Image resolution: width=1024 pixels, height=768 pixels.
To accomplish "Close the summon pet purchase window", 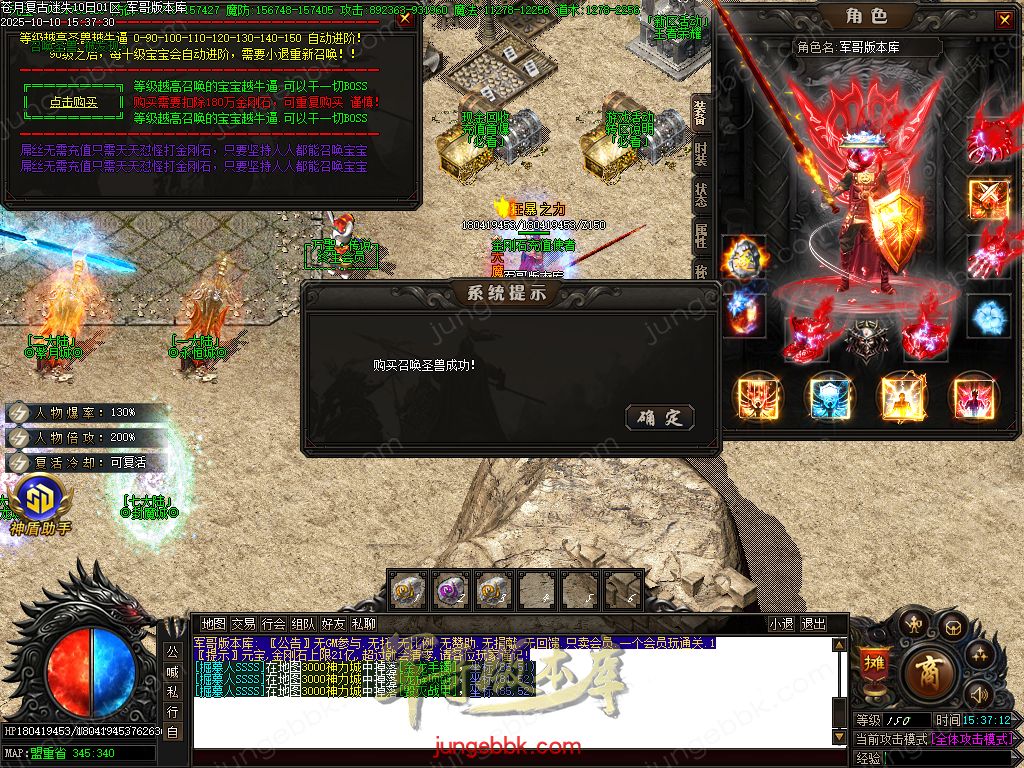I will [404, 18].
